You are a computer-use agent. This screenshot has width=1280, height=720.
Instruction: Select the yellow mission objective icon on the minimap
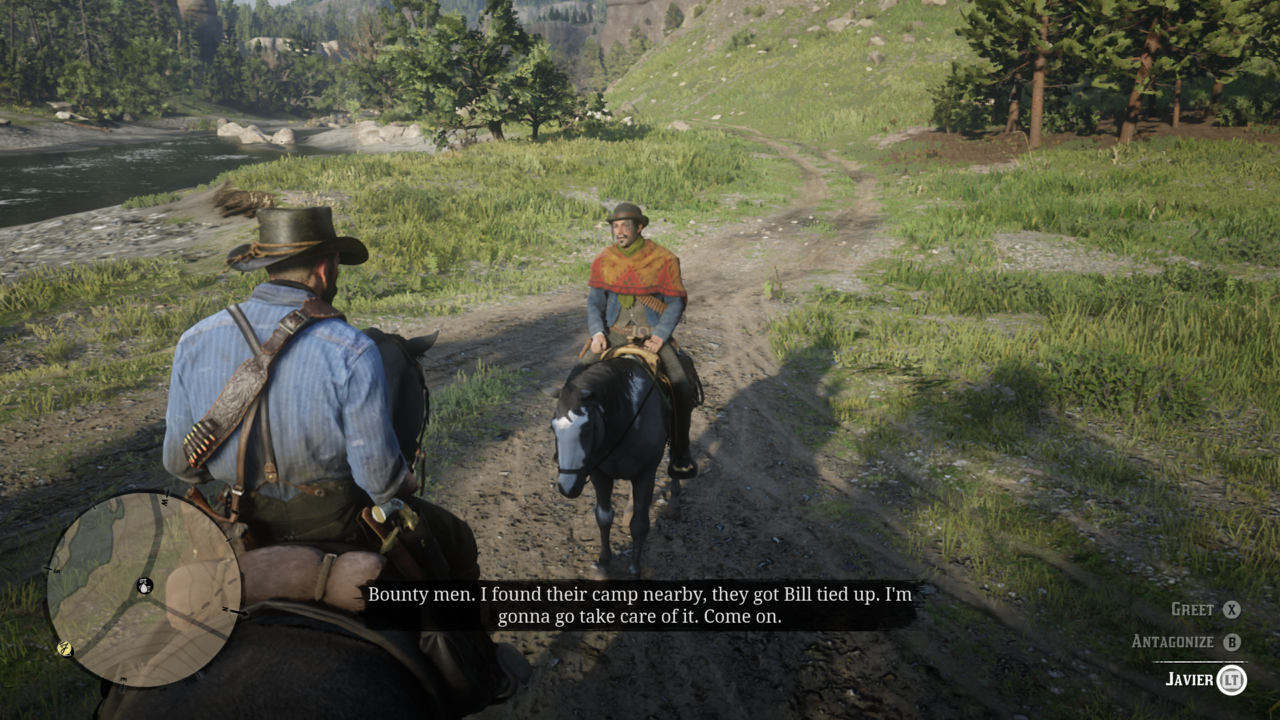click(x=64, y=648)
